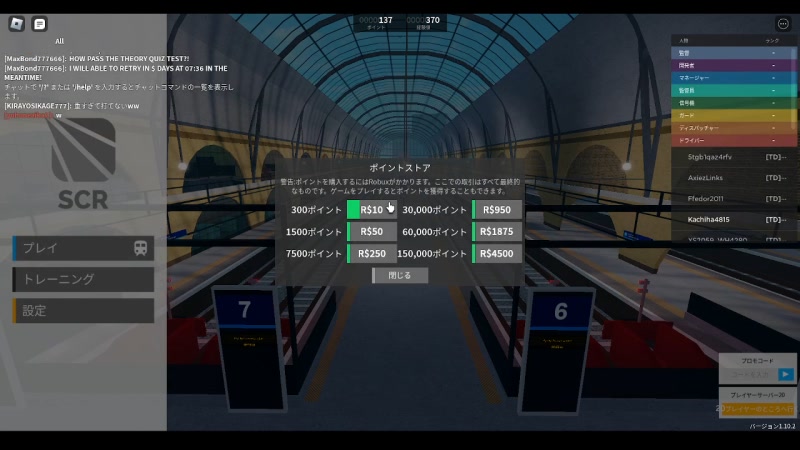
Task: Open the 設定 settings menu
Action: click(x=84, y=311)
